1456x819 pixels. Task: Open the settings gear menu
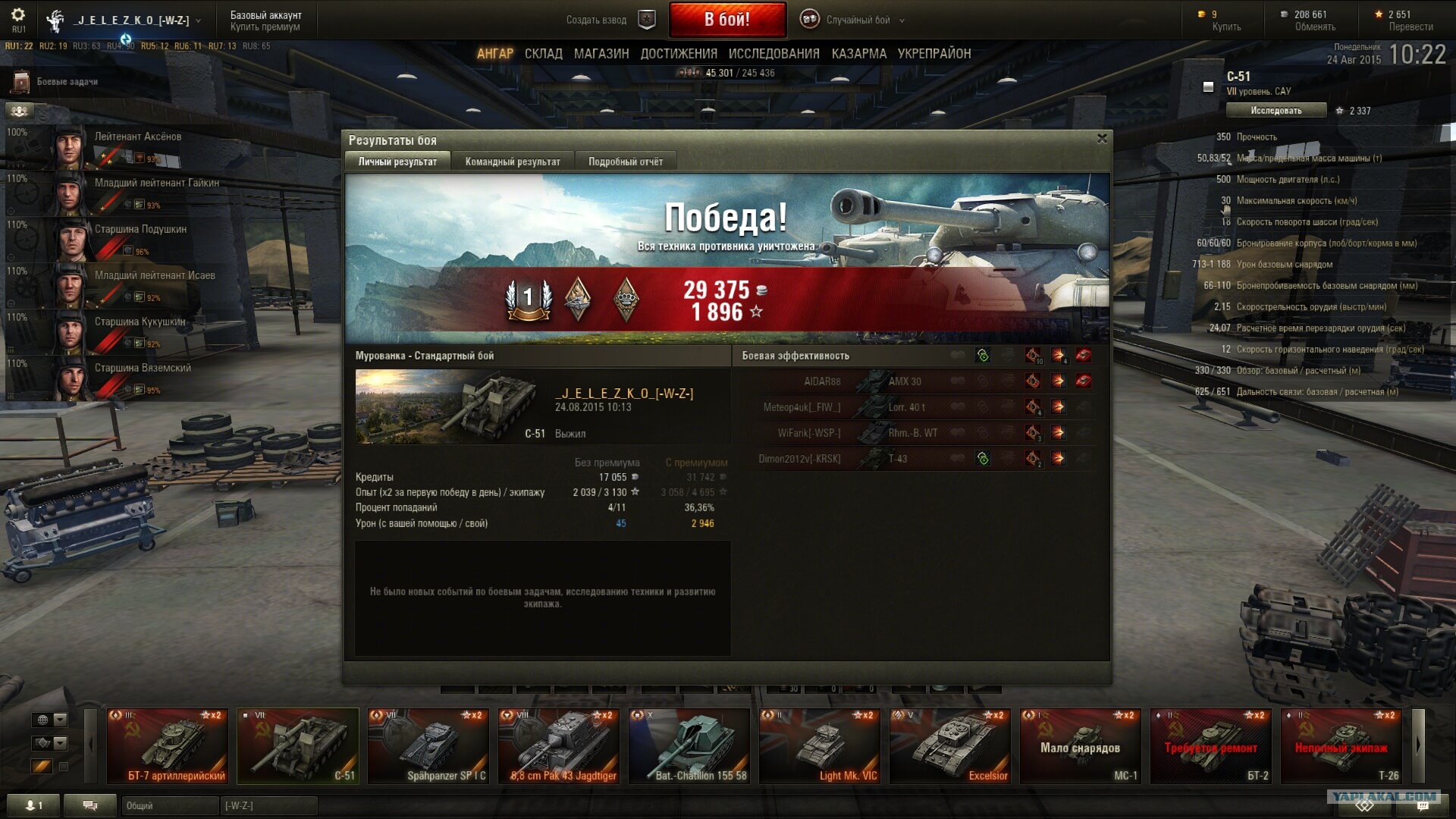point(18,15)
